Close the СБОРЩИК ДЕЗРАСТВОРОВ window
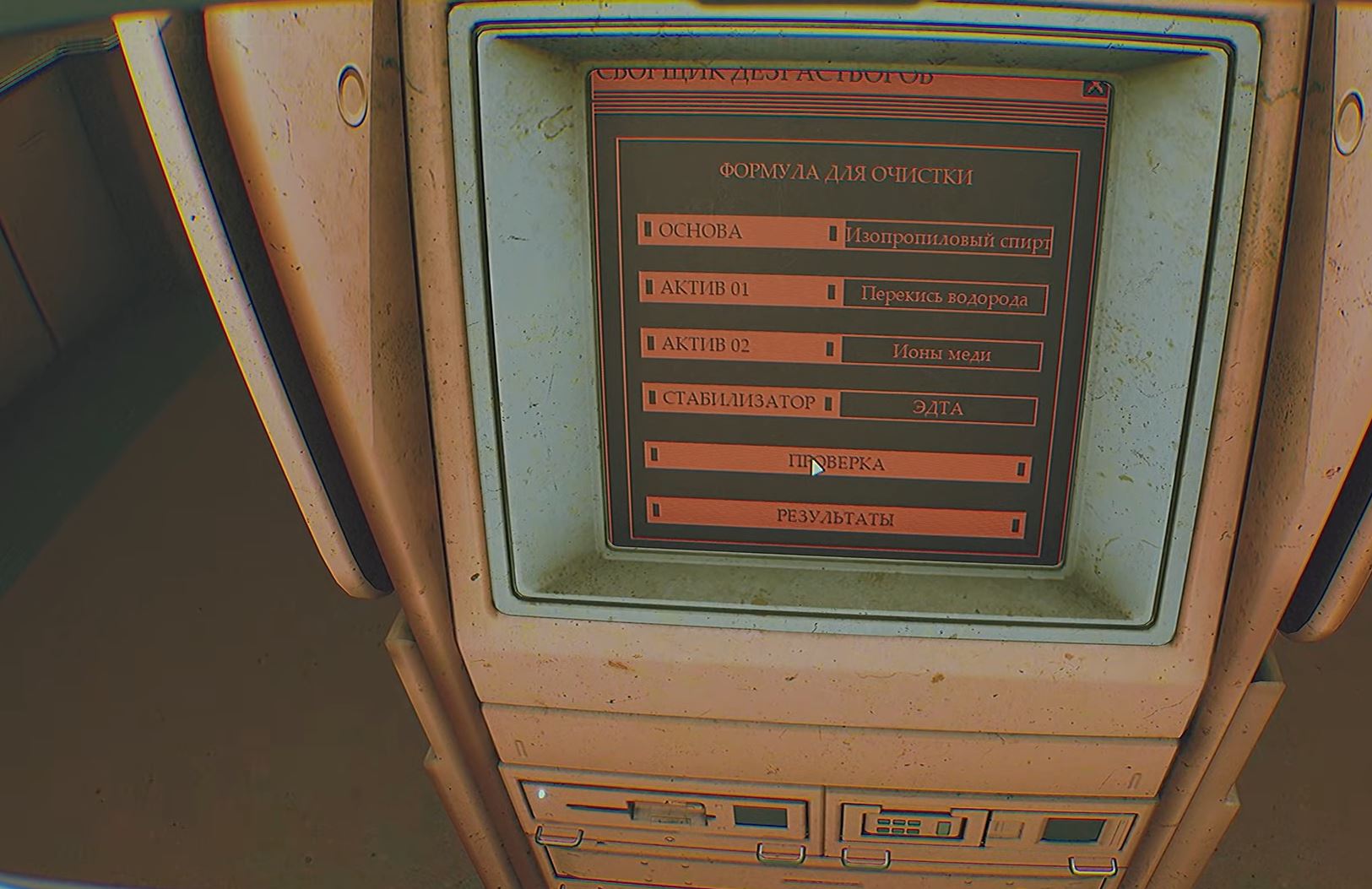Screen dimensions: 1372x889 [x=1094, y=88]
